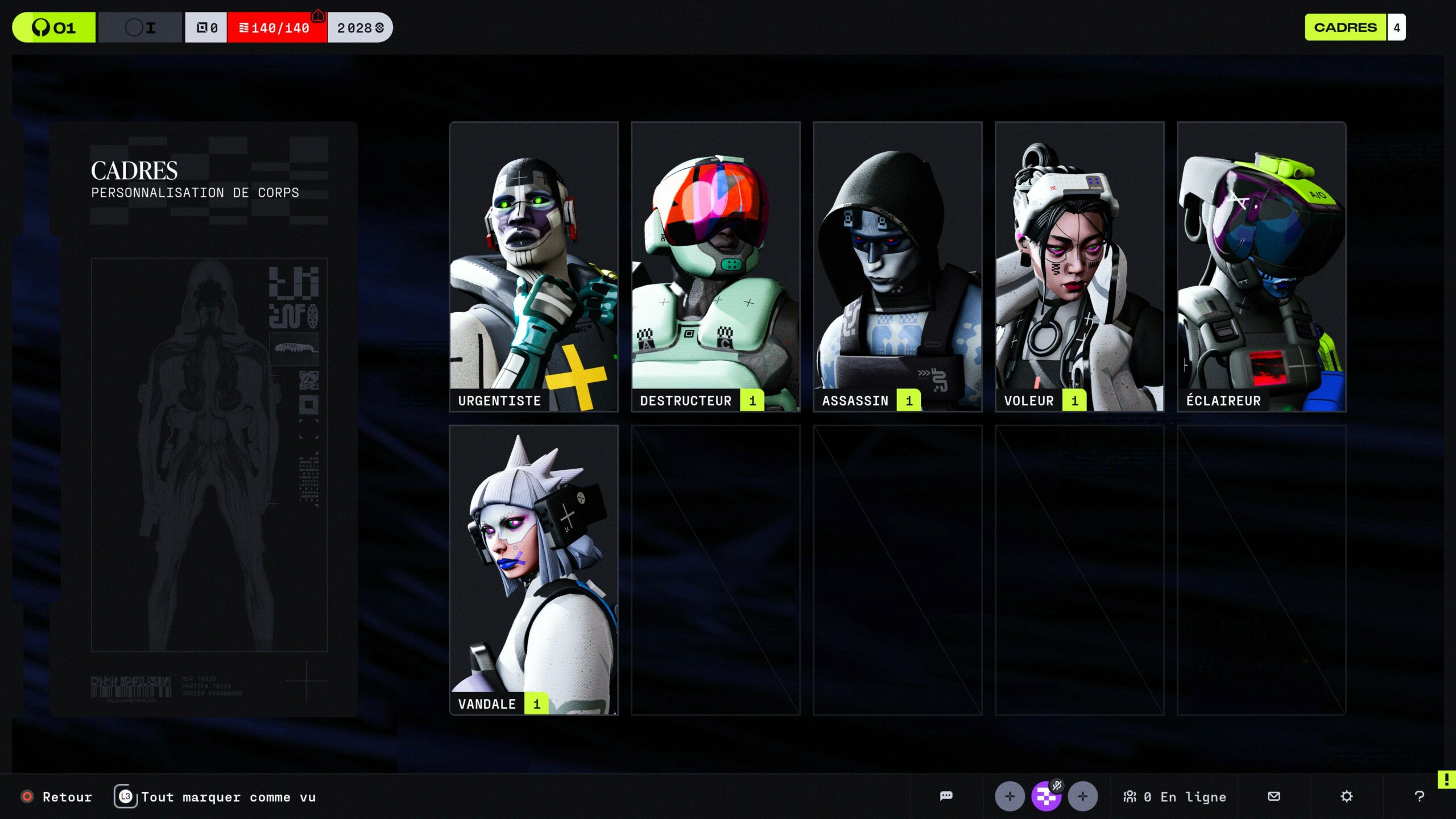Choose the Éclaireur cadre card

pyautogui.click(x=1261, y=266)
